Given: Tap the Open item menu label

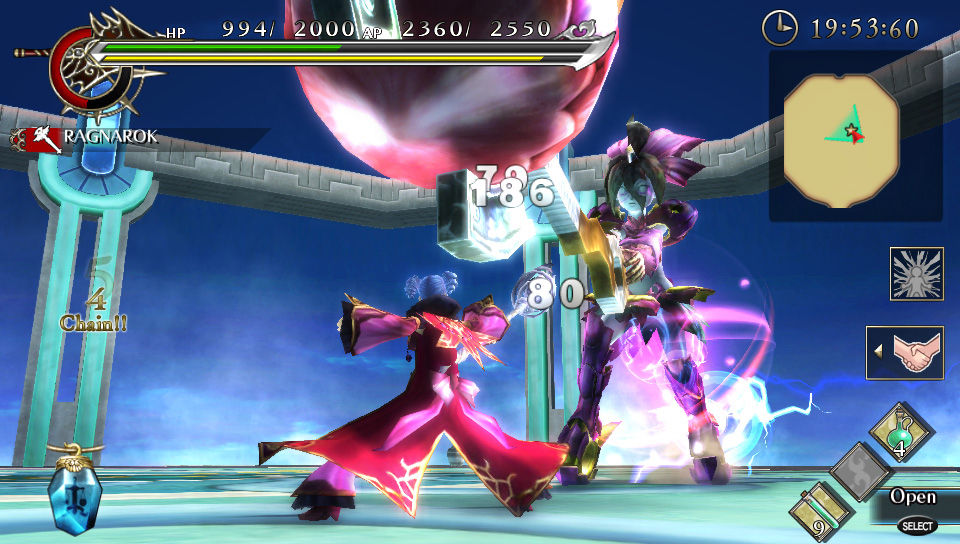Looking at the screenshot, I should click(x=913, y=497).
